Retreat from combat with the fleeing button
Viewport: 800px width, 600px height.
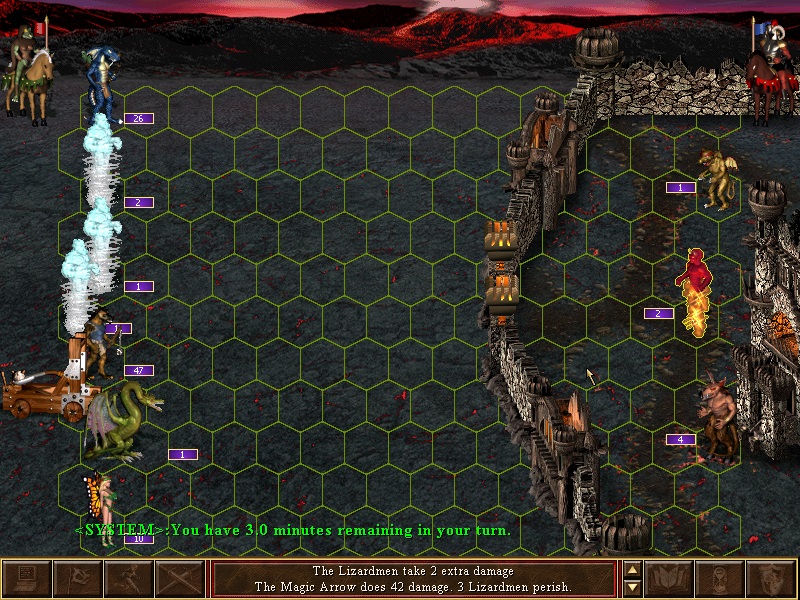coord(129,579)
